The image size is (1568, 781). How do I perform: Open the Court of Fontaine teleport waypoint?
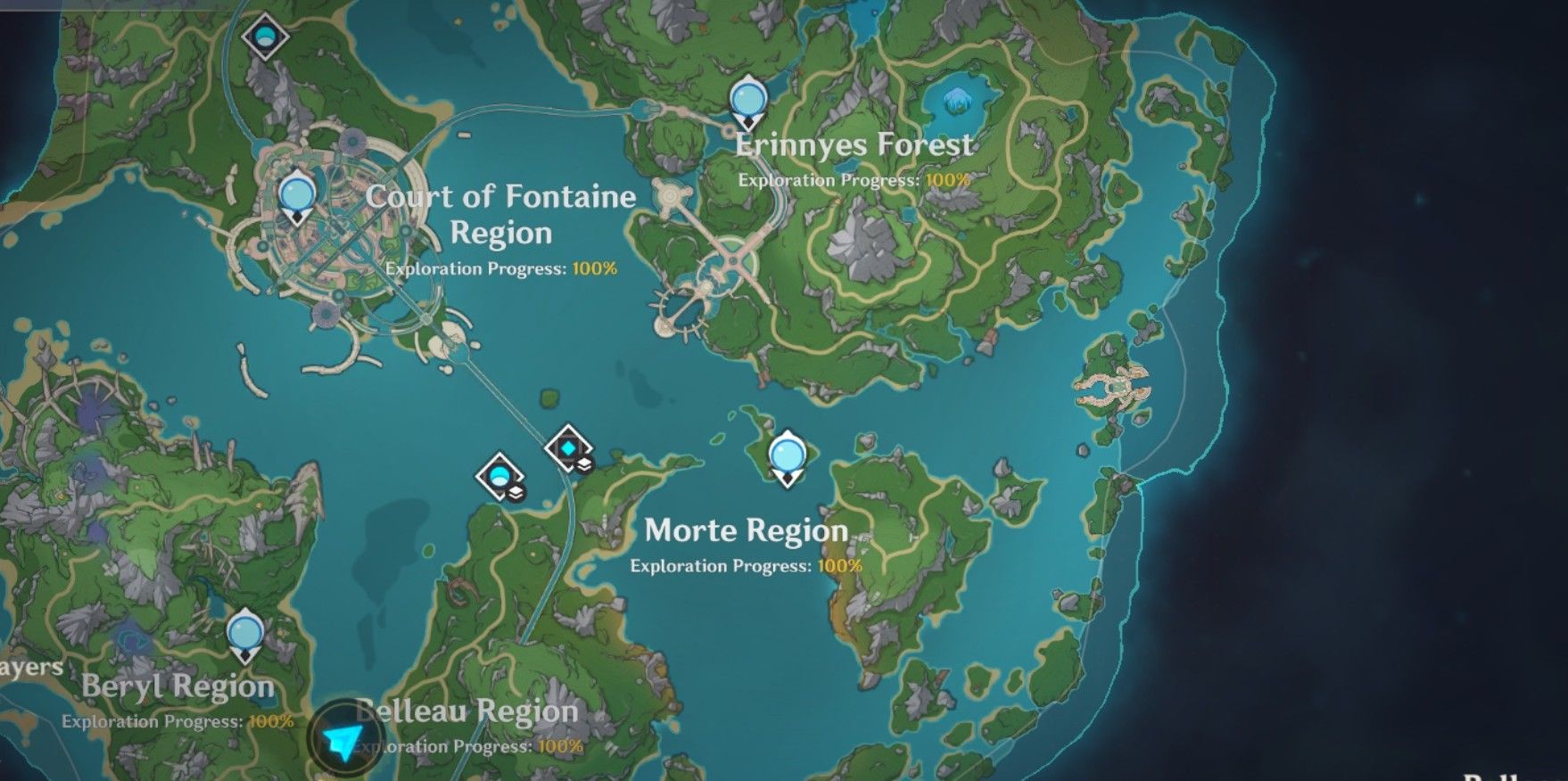(x=295, y=194)
